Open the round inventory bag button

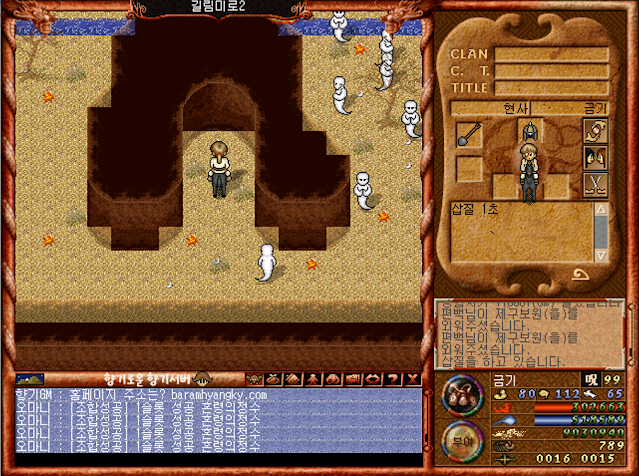(462, 394)
